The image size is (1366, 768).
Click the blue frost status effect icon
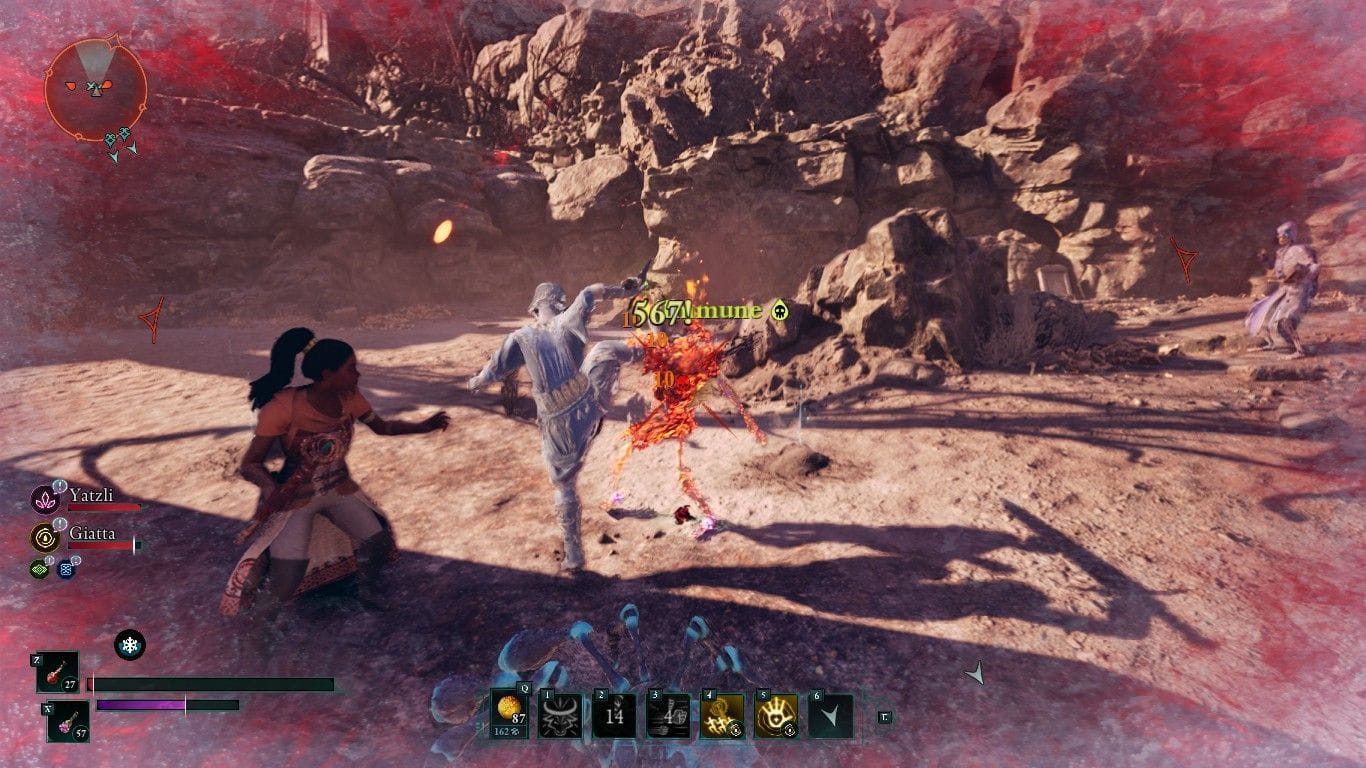(66, 569)
